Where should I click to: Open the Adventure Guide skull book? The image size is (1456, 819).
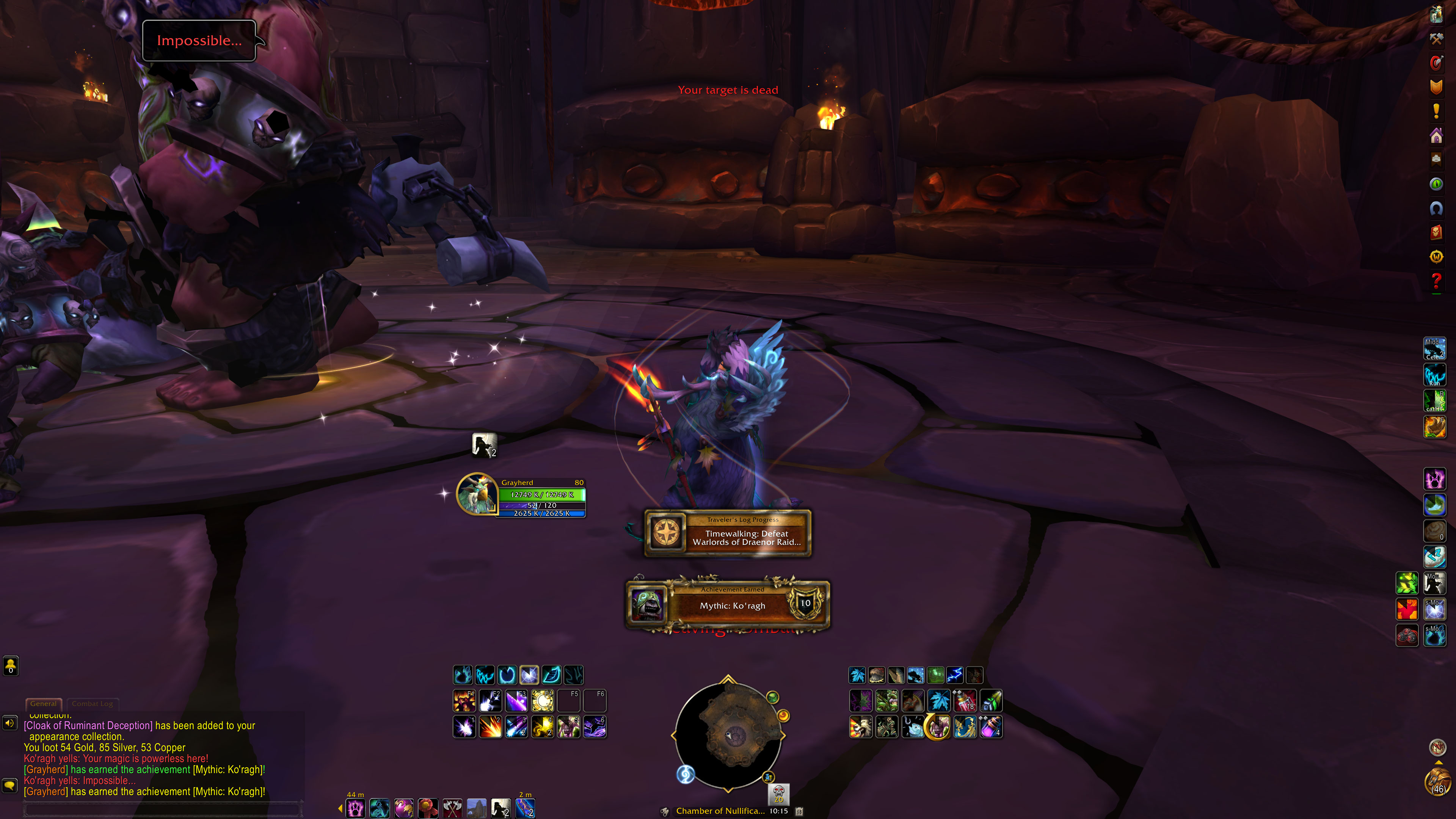point(1436,232)
